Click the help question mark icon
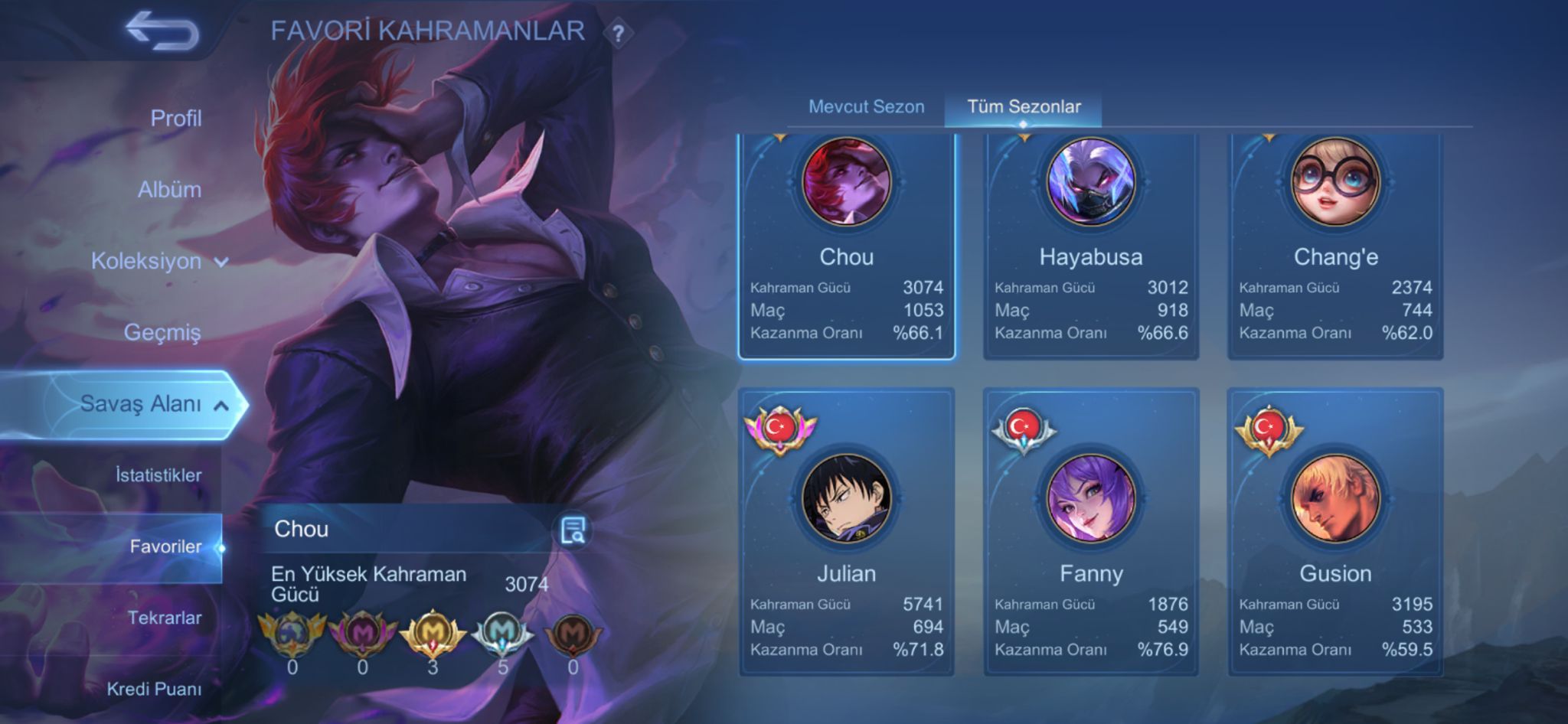 click(x=619, y=32)
